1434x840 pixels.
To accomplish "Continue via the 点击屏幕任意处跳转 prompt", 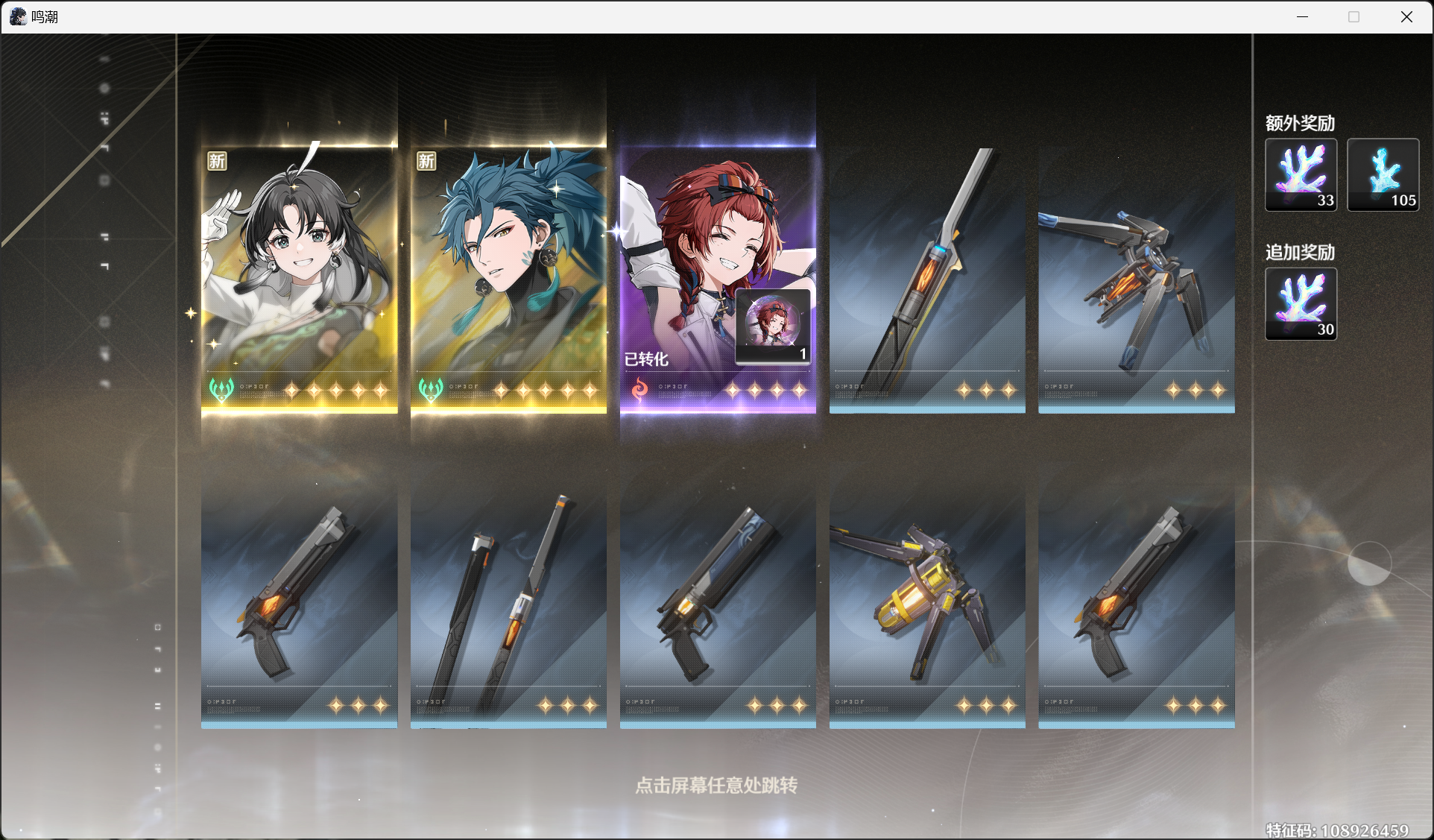I will (x=716, y=786).
